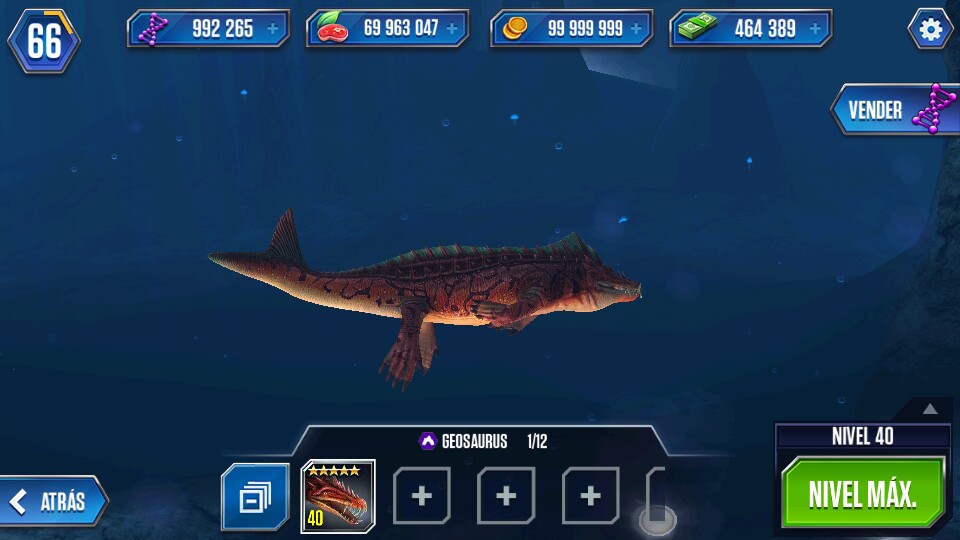The image size is (960, 540).
Task: Select the level 40 Geosaurus card
Action: pyautogui.click(x=338, y=495)
